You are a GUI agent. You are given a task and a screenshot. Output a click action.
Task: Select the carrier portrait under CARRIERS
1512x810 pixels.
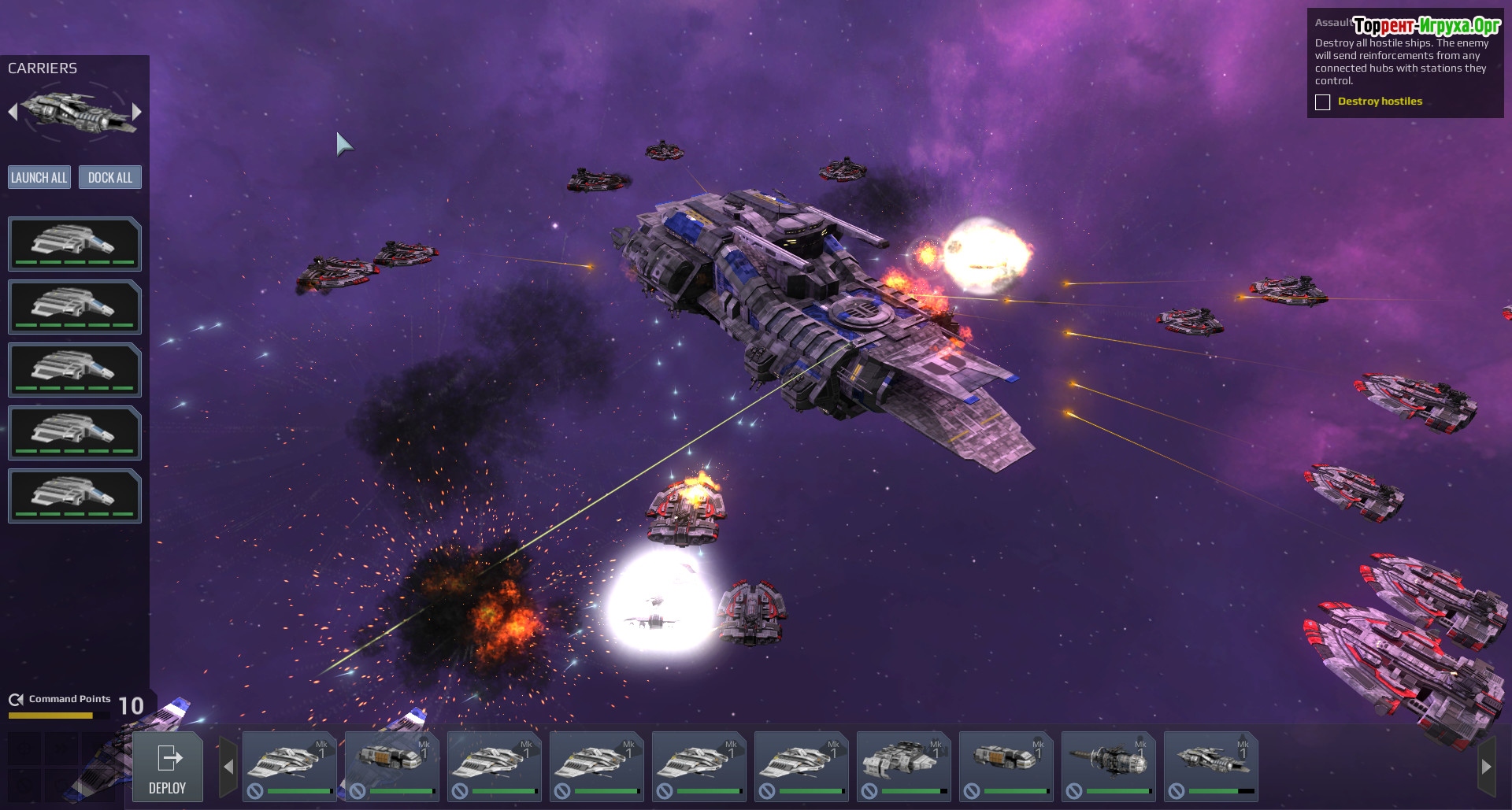(75, 112)
